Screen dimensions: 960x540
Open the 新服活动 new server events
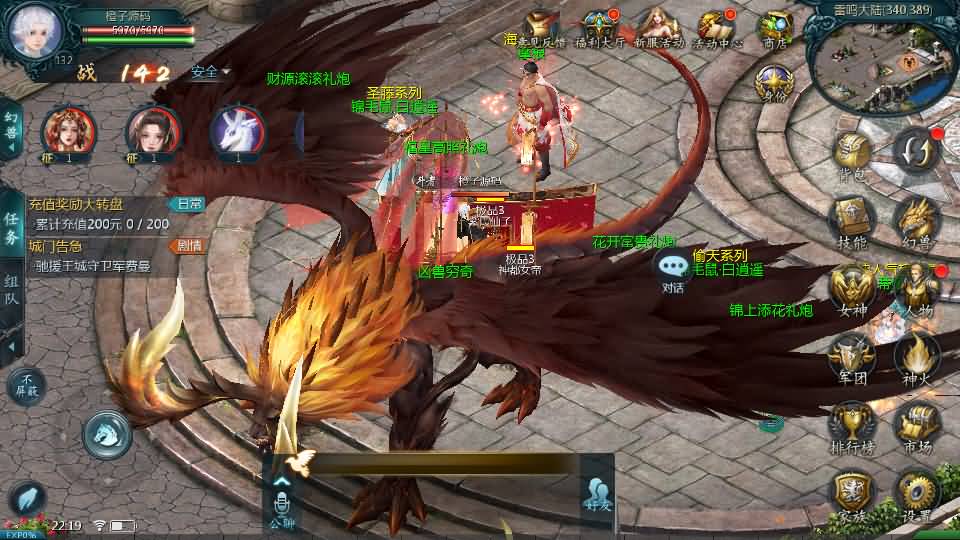tap(657, 27)
